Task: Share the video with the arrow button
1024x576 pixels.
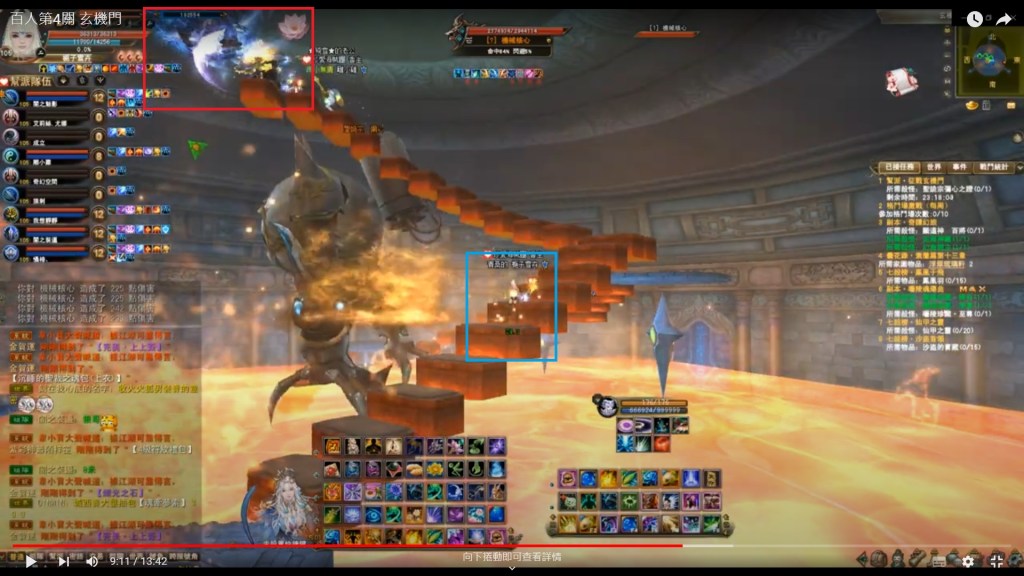Action: (x=1003, y=19)
